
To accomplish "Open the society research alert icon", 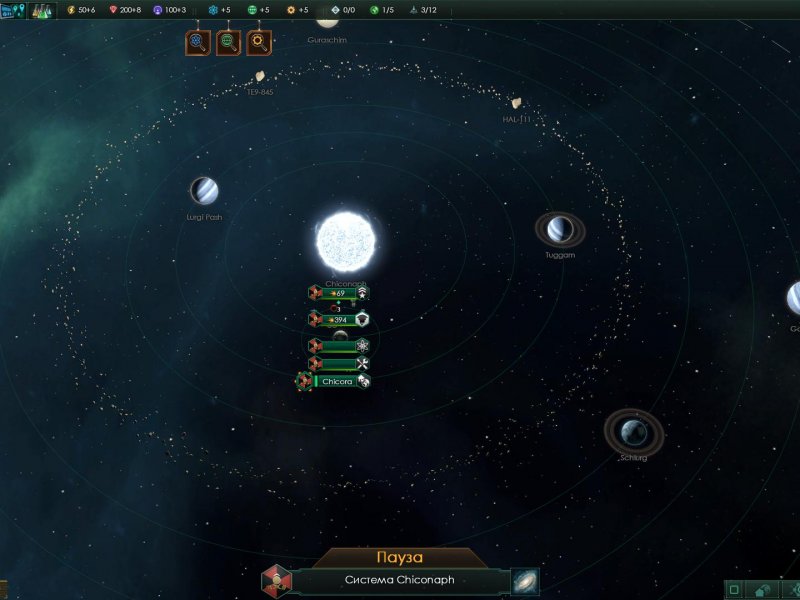I will 229,42.
